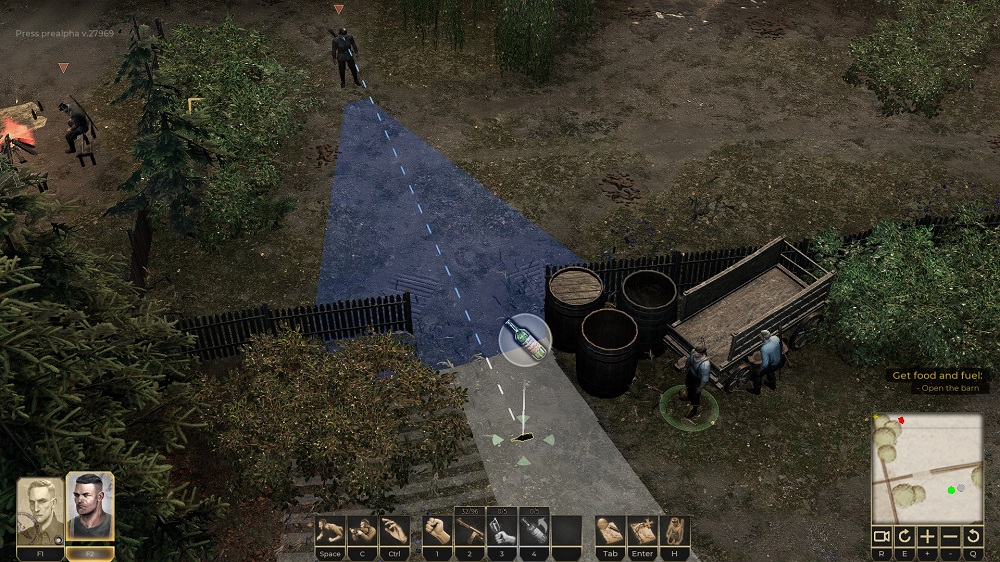Rotate the camera counterclockwise
Screen dimensions: 1000x562
(x=973, y=536)
